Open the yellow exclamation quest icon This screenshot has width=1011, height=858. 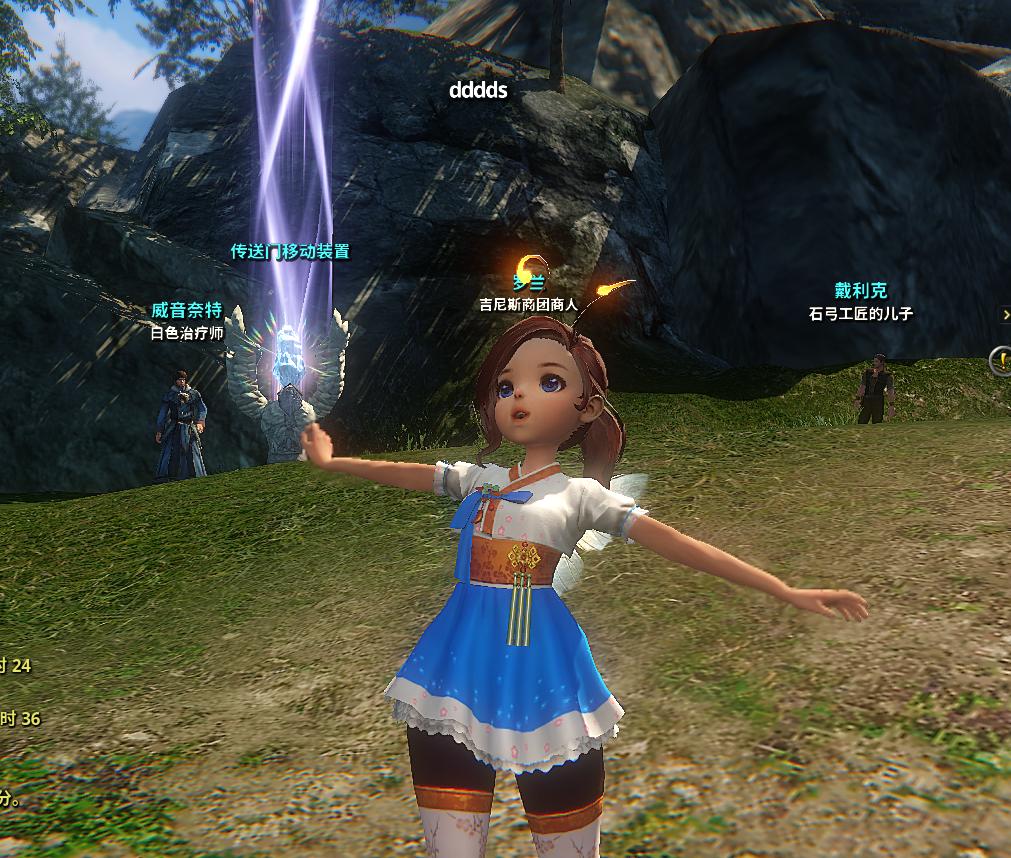(1001, 360)
